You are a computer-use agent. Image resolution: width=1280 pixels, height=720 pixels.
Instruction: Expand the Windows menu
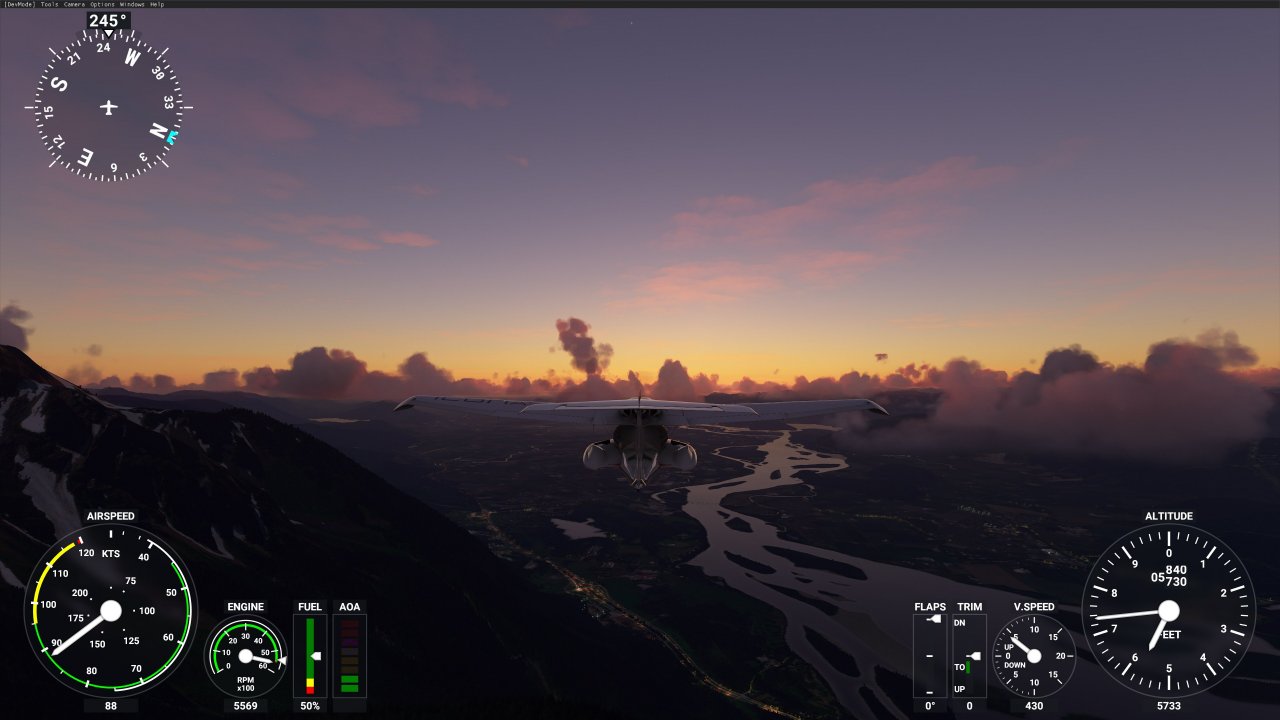point(130,4)
